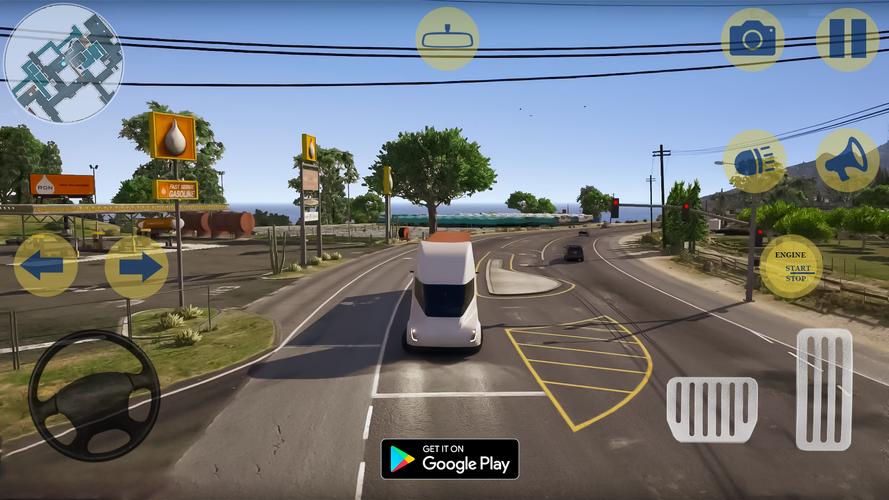Tap the wide brake pedal

(x=712, y=409)
